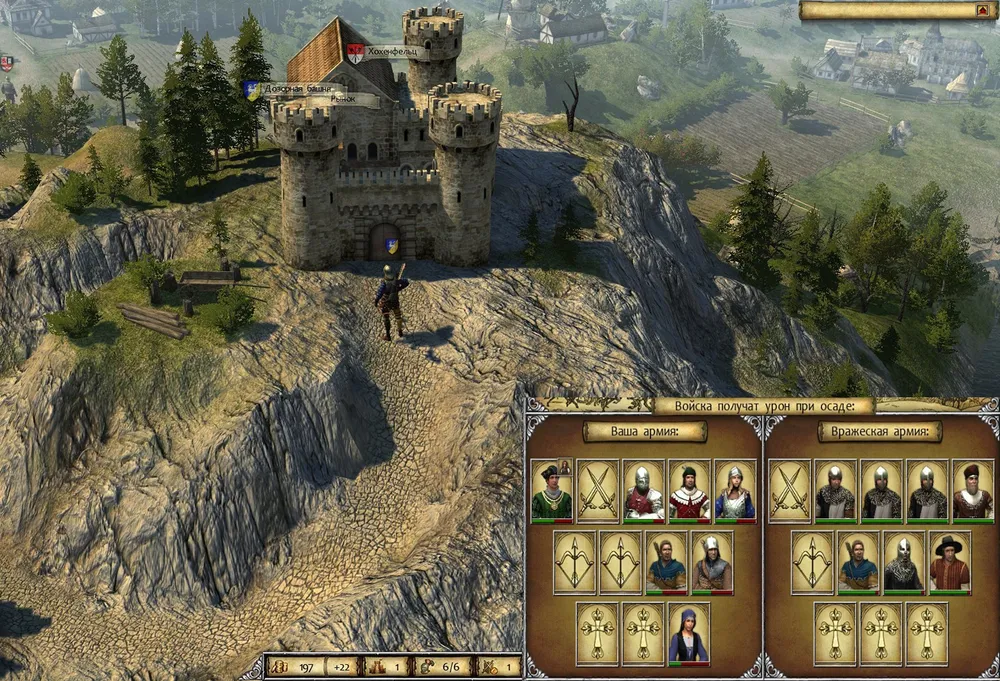Inspect the enemy soldier with face-mask helmet

904,562
